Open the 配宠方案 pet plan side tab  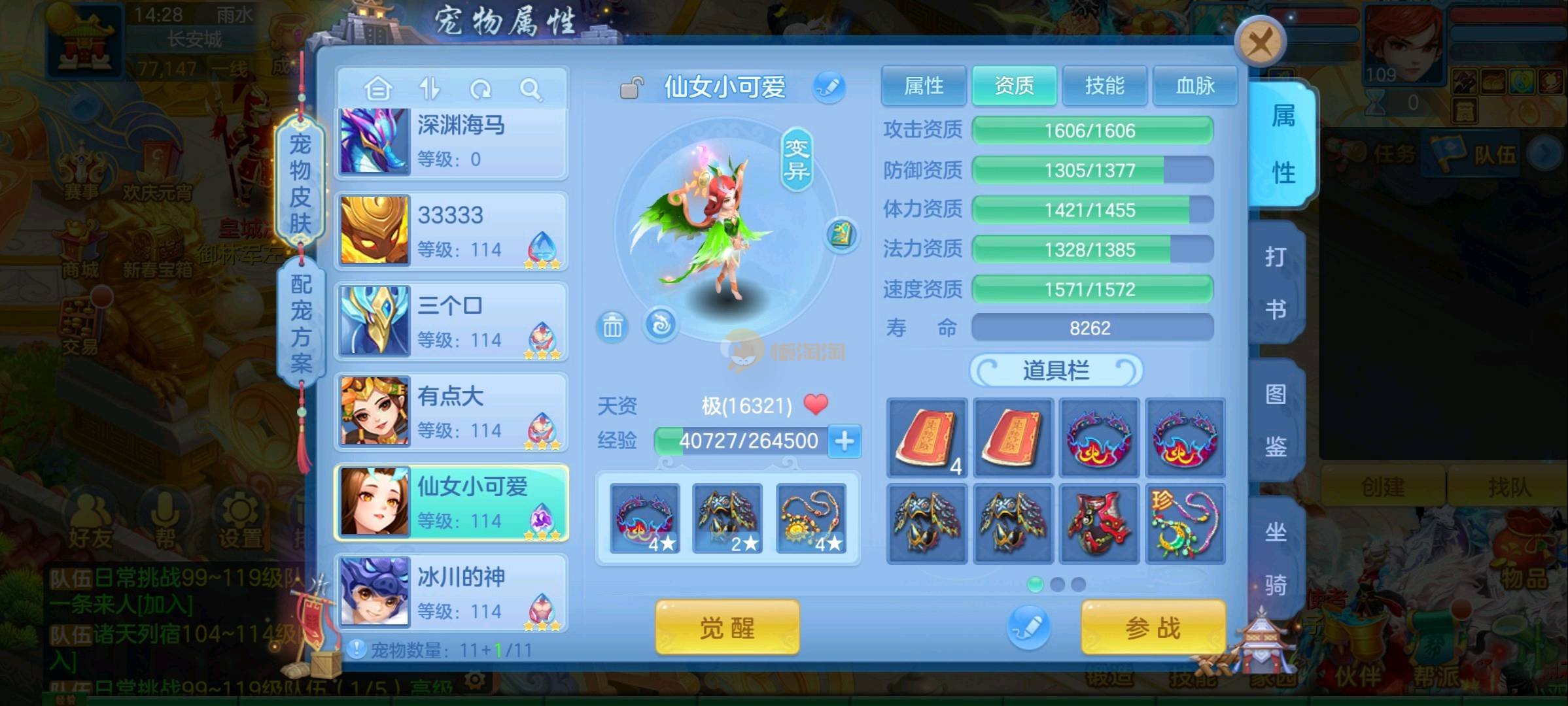[x=301, y=323]
